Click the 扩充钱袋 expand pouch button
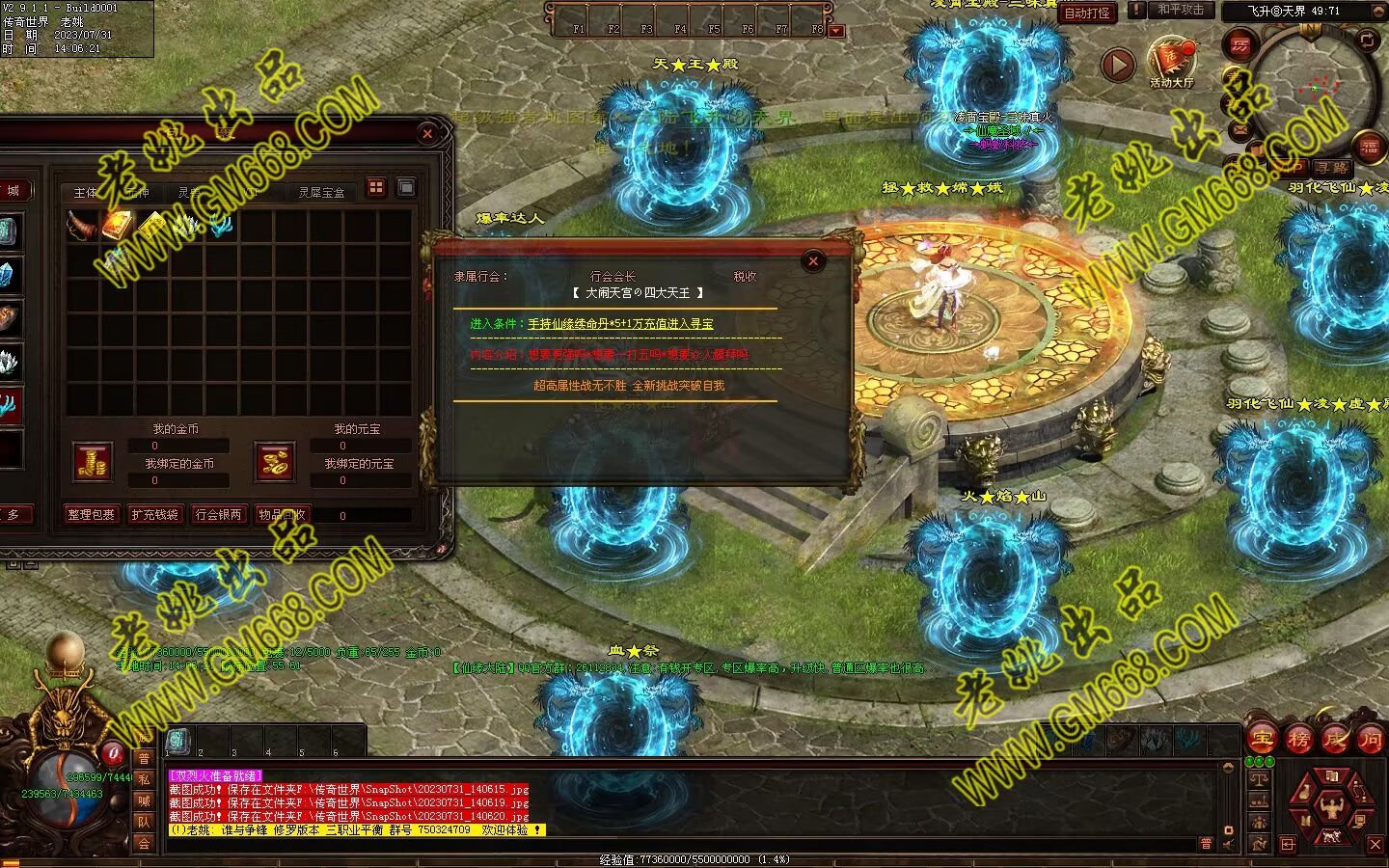This screenshot has height=868, width=1389. pyautogui.click(x=154, y=515)
